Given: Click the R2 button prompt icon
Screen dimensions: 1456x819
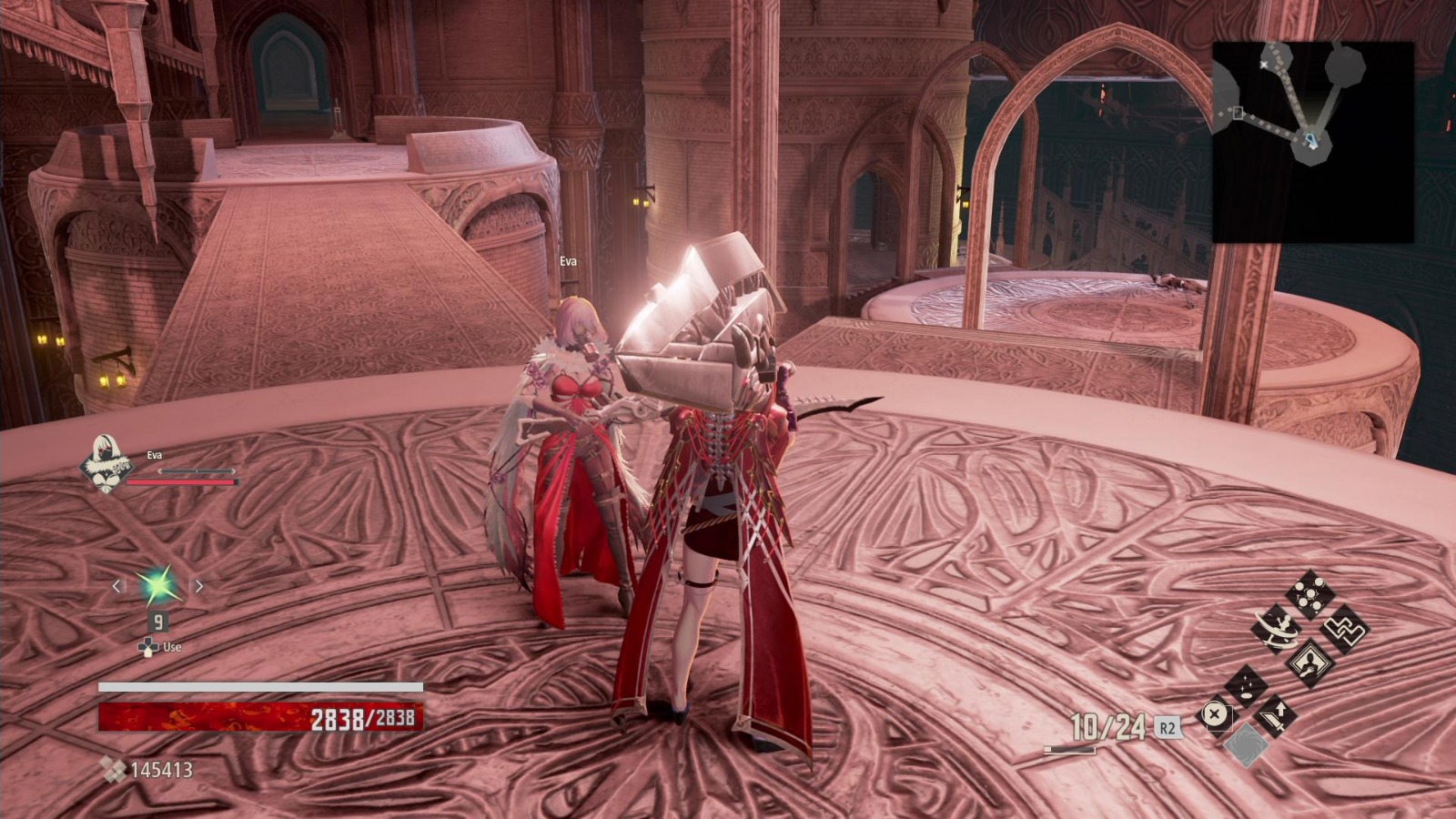Looking at the screenshot, I should coord(1168,728).
